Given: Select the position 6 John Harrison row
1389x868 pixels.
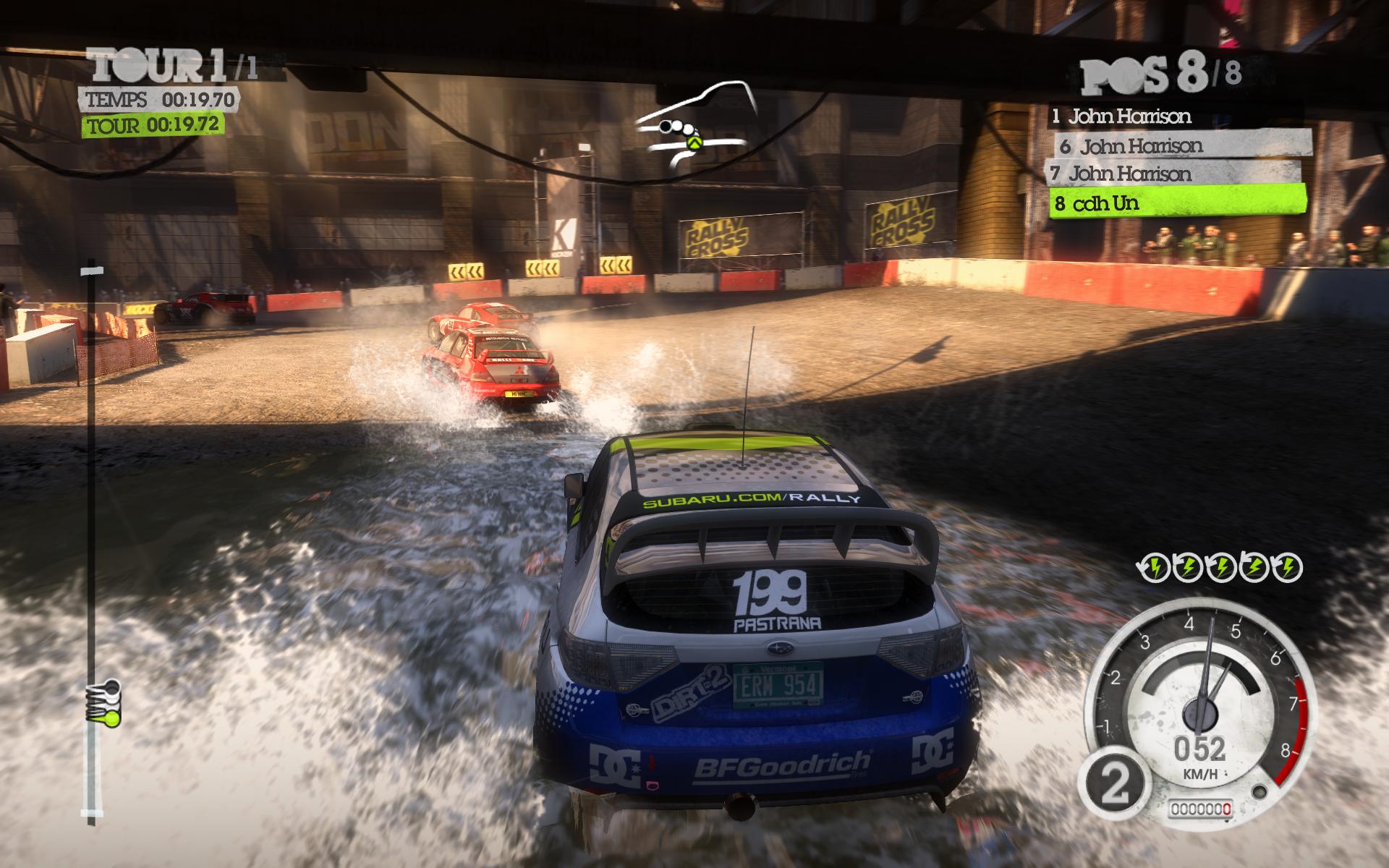Looking at the screenshot, I should click(x=1182, y=145).
